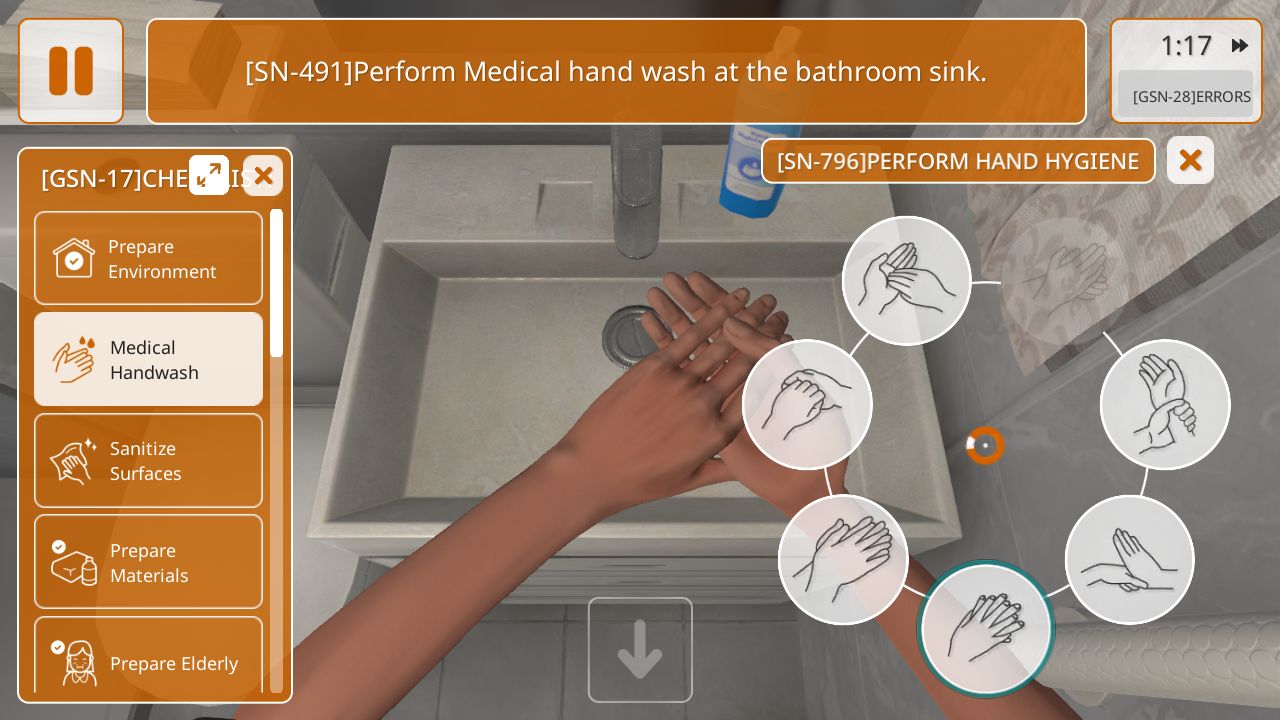
Task: Click the down arrow button above the floor
Action: click(640, 650)
